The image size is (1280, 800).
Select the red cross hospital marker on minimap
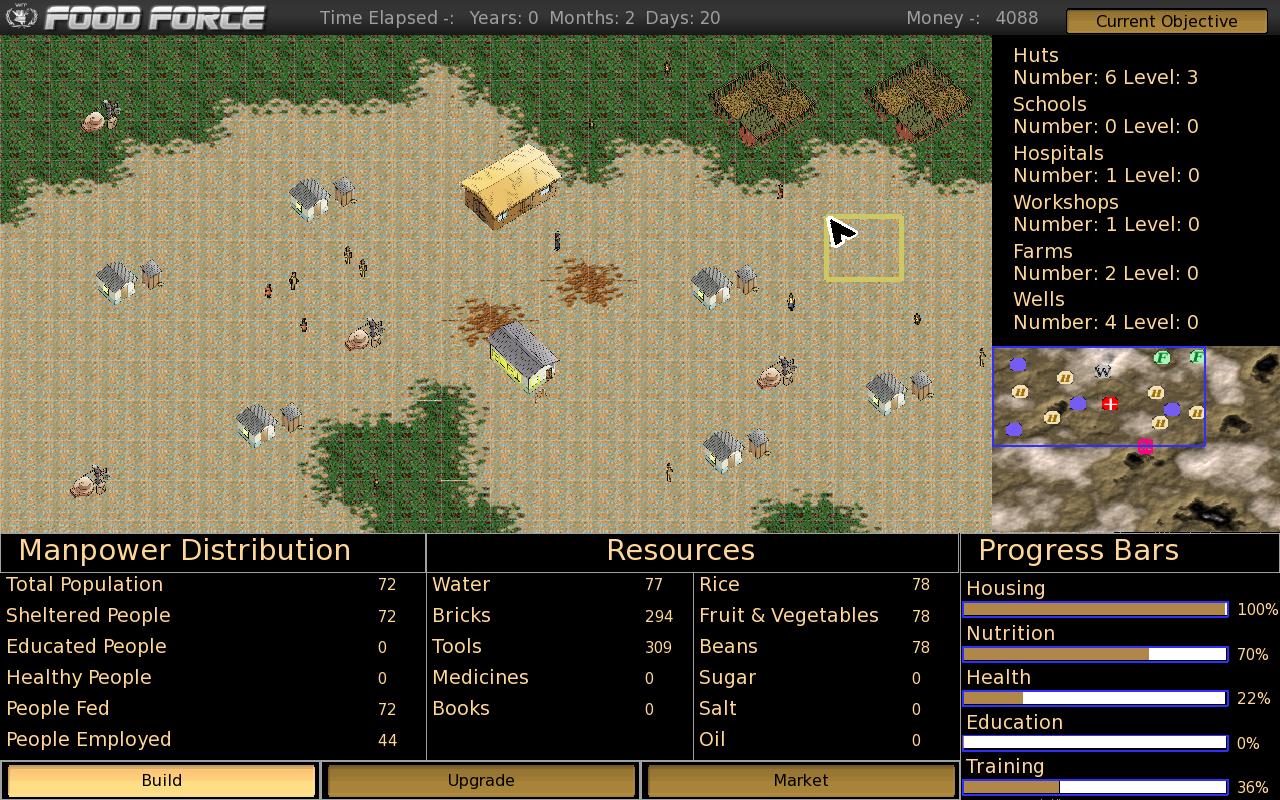(x=1109, y=404)
